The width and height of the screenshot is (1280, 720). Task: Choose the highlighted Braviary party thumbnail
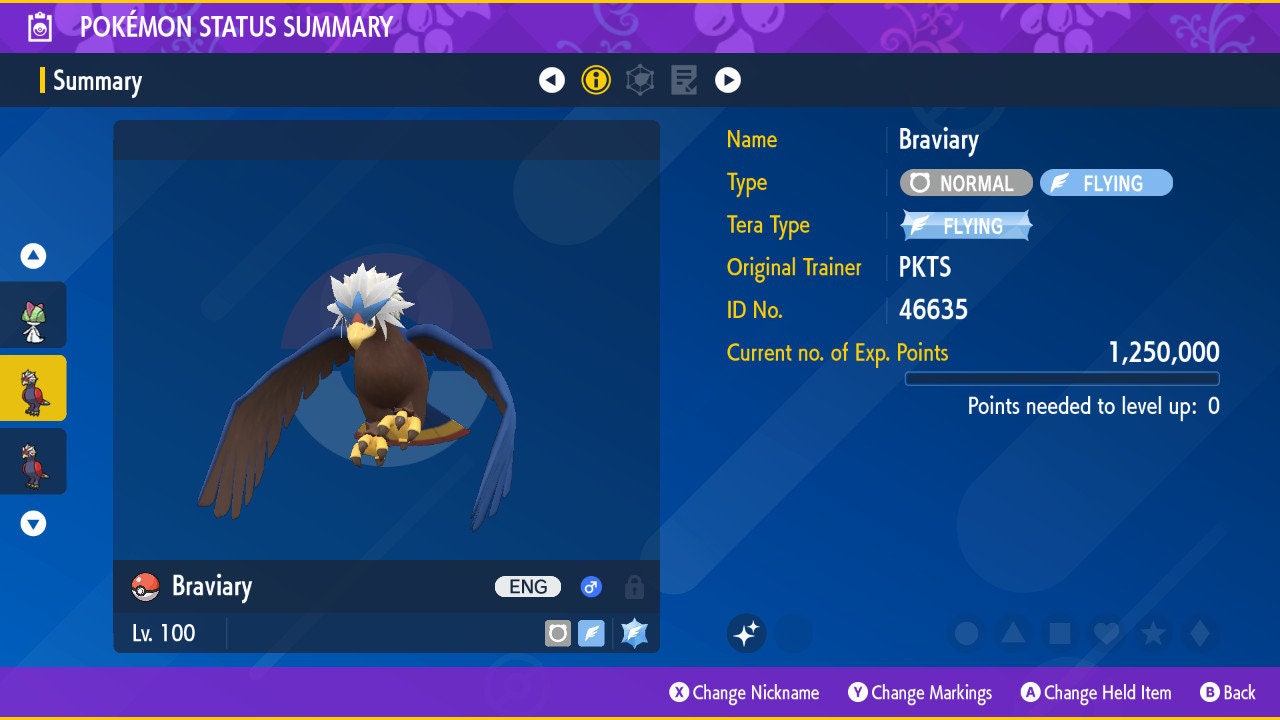coord(34,388)
